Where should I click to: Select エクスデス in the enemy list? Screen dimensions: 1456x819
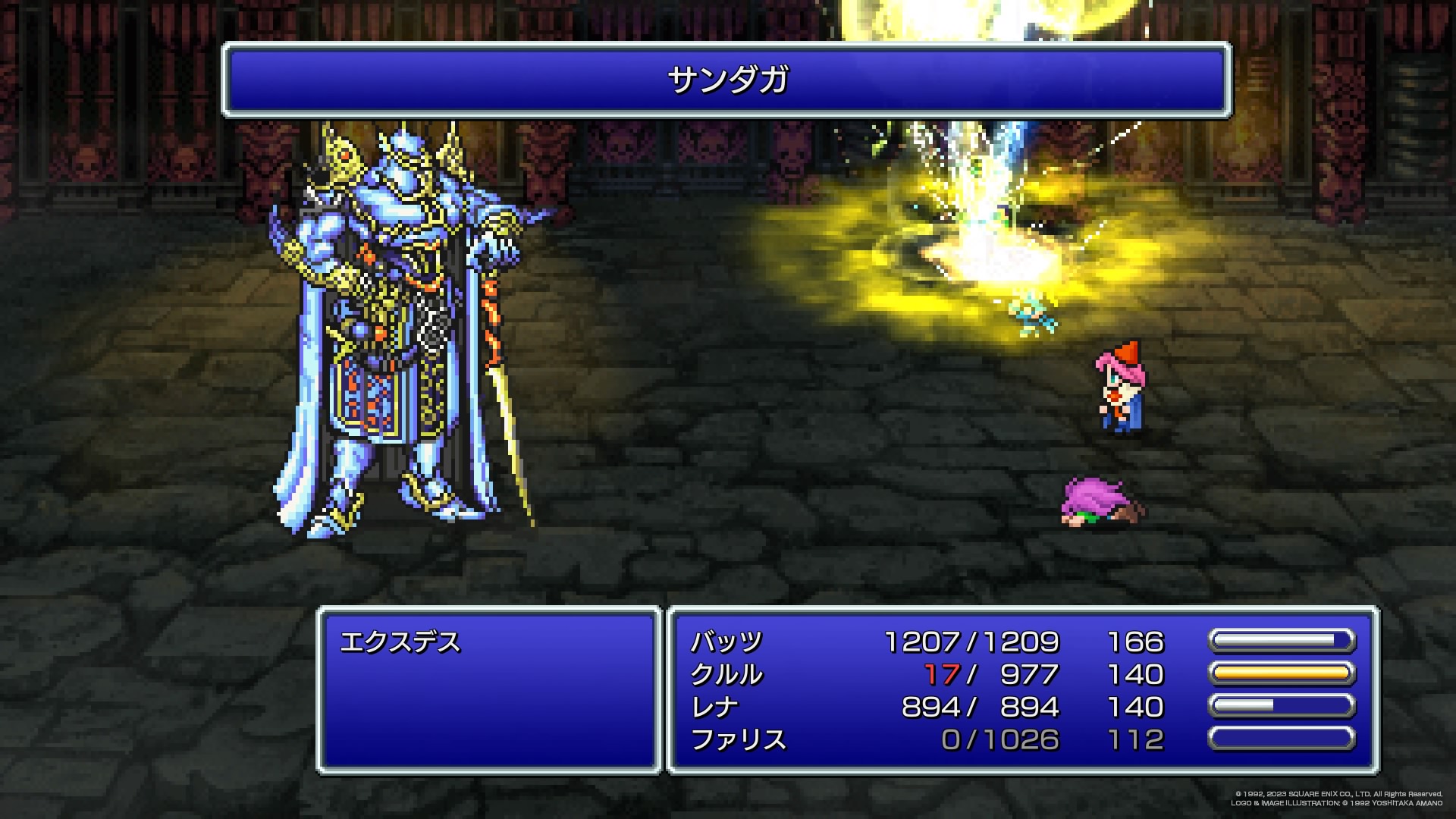(x=400, y=643)
